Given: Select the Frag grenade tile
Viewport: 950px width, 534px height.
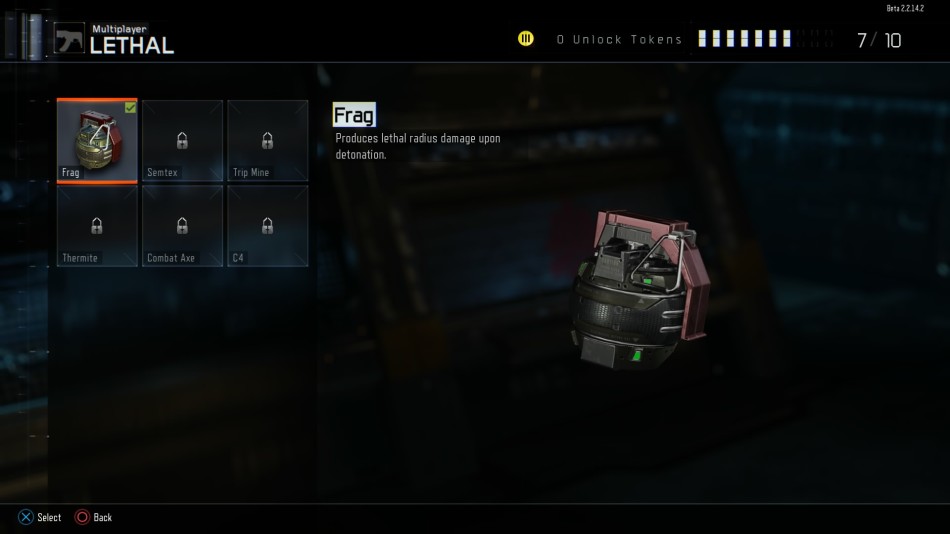Looking at the screenshot, I should tap(97, 141).
